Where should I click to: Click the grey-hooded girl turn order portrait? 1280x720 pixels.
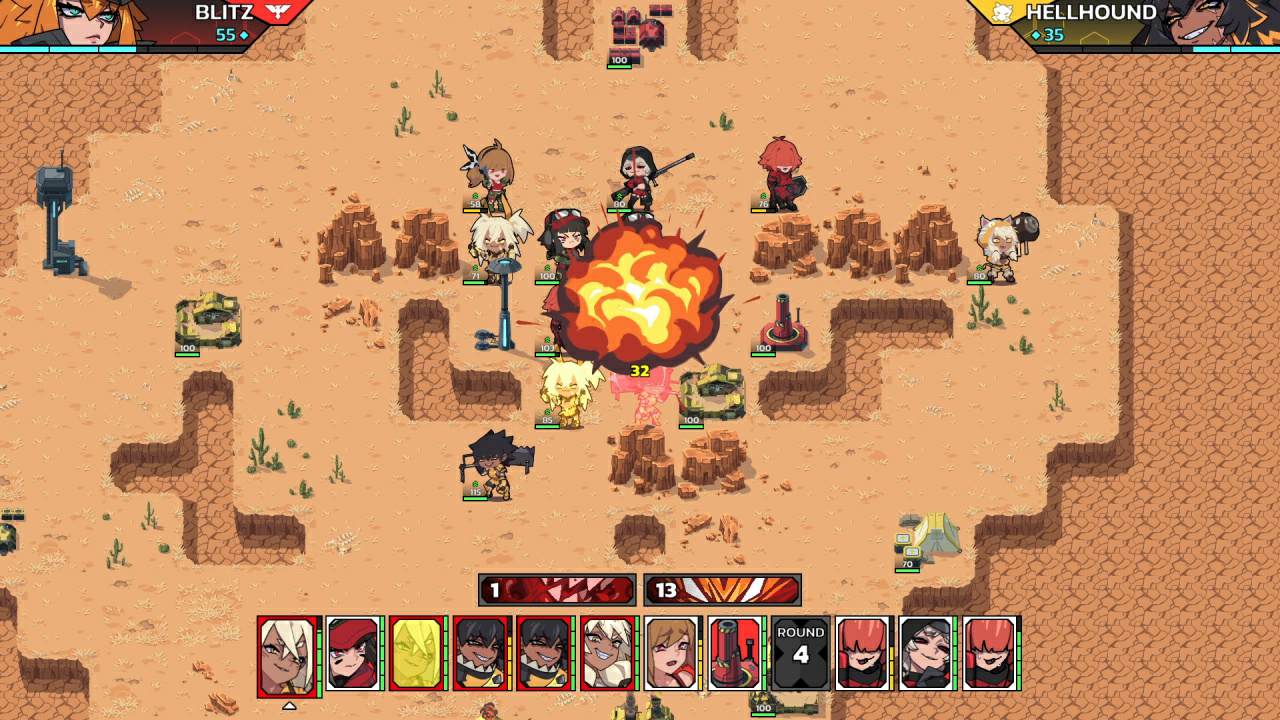[926, 654]
